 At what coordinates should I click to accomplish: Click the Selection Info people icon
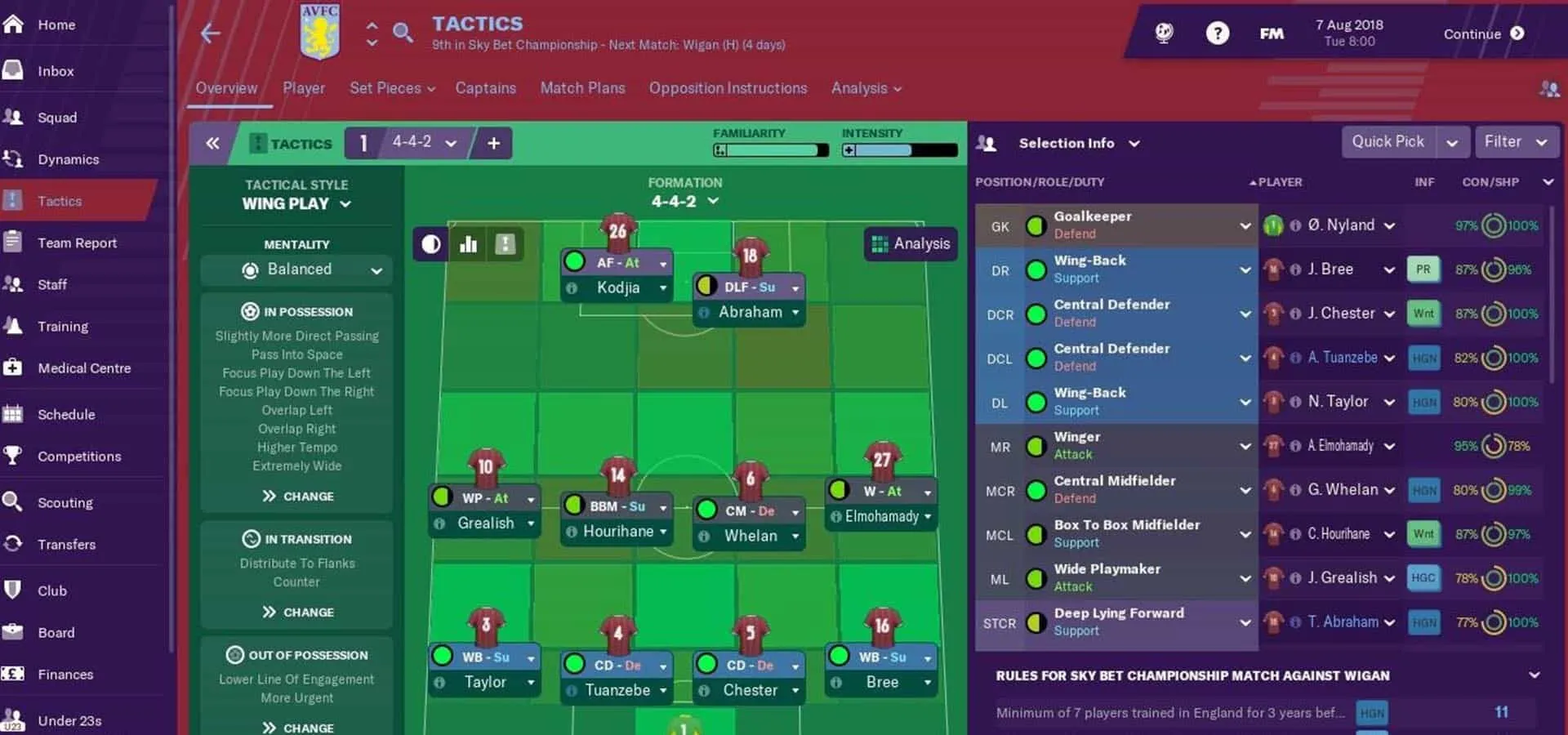coord(988,143)
